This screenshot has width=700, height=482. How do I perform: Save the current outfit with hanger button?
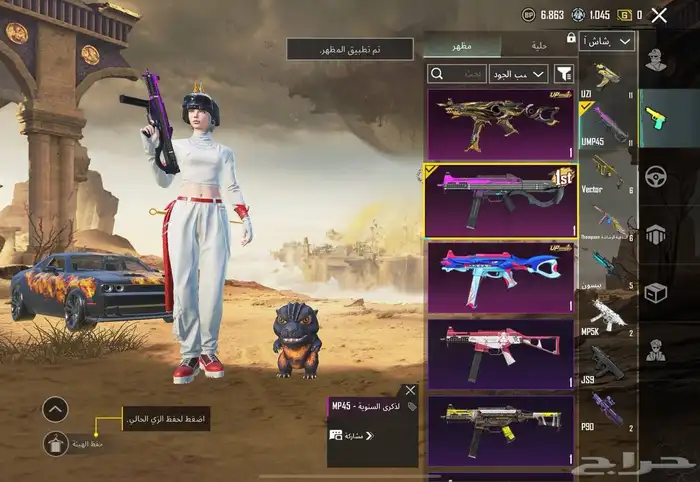pos(57,445)
